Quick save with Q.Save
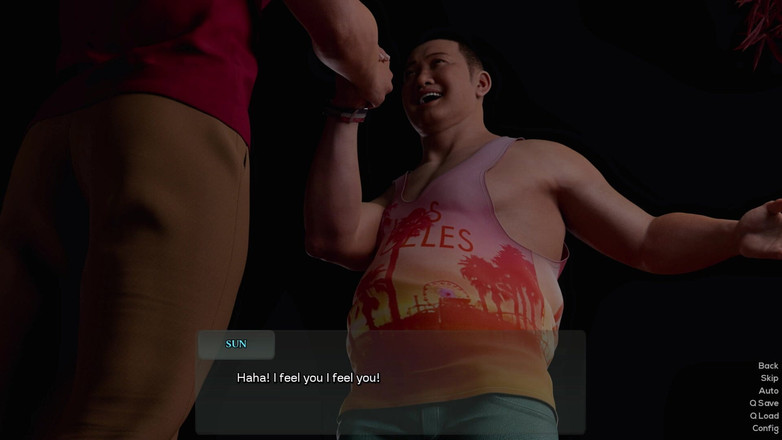 click(764, 403)
